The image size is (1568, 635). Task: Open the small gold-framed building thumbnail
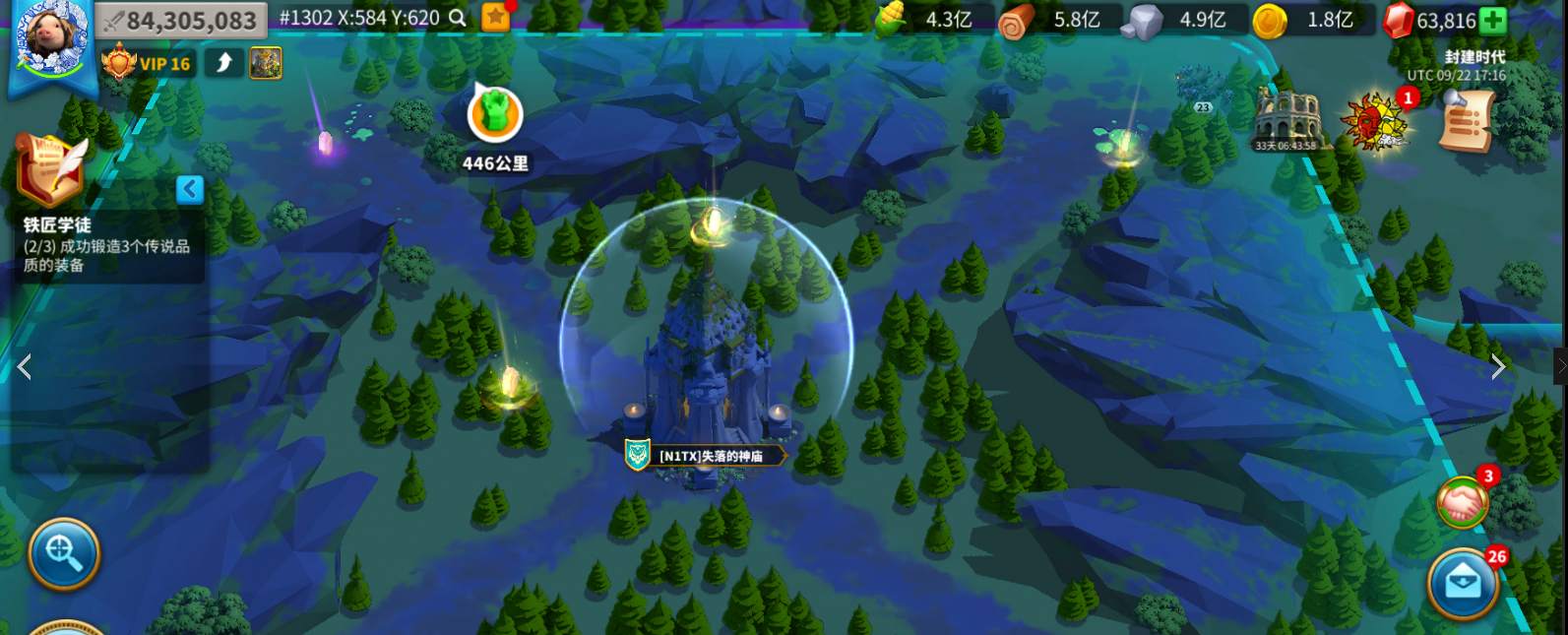click(266, 63)
